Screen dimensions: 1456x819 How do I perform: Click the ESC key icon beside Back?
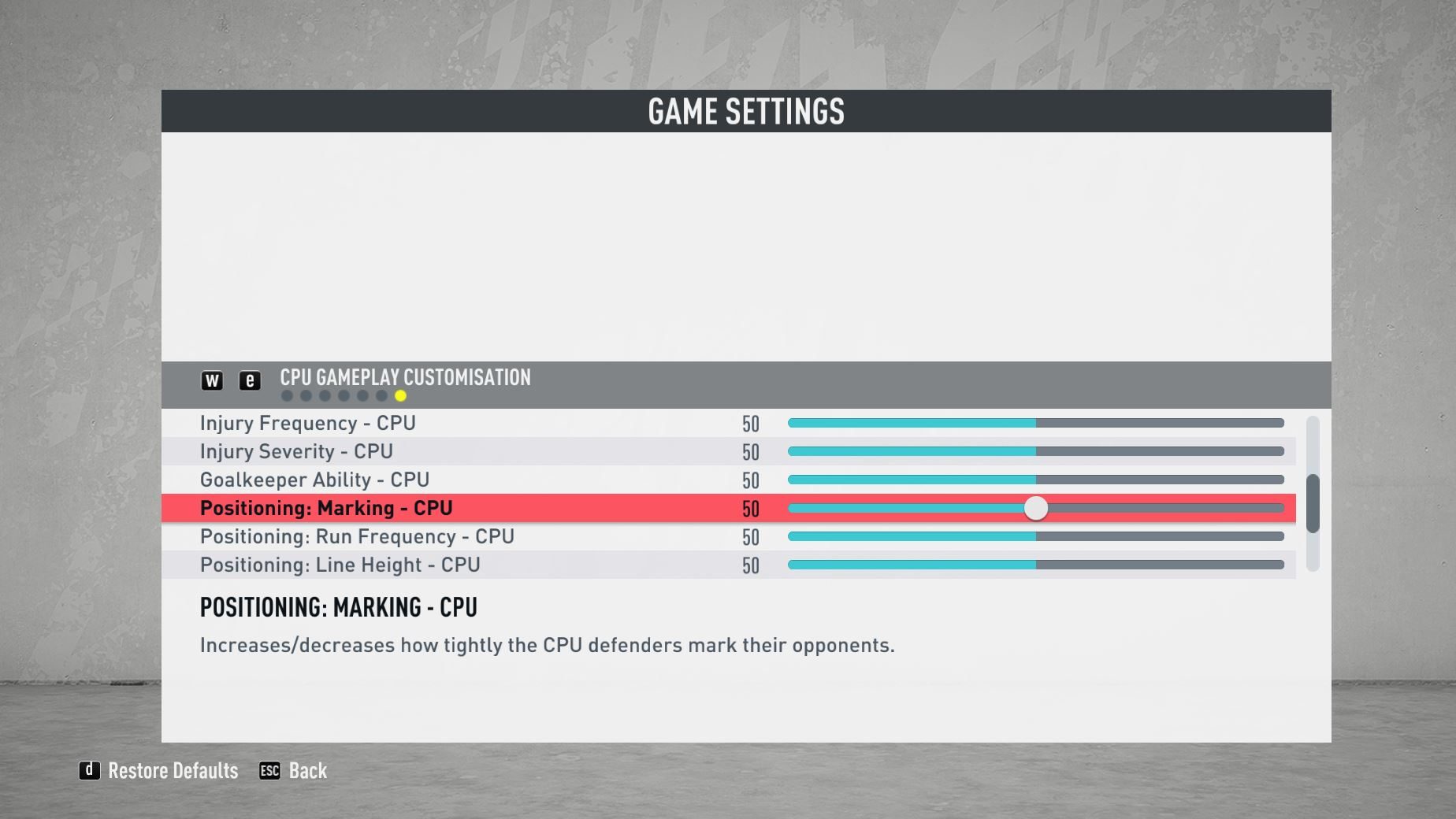click(x=271, y=771)
